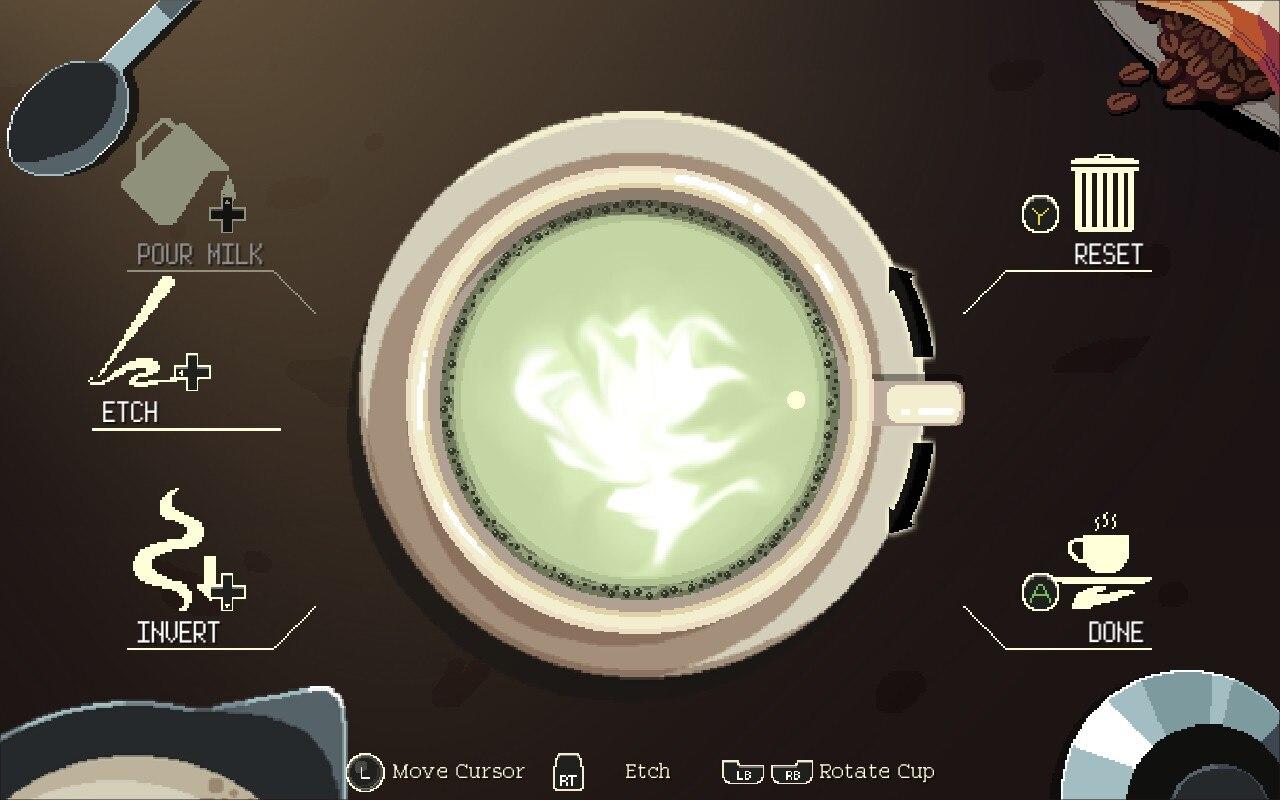Screen dimensions: 1280x800
Task: Click the RT trigger icon for Etch
Action: (x=566, y=771)
